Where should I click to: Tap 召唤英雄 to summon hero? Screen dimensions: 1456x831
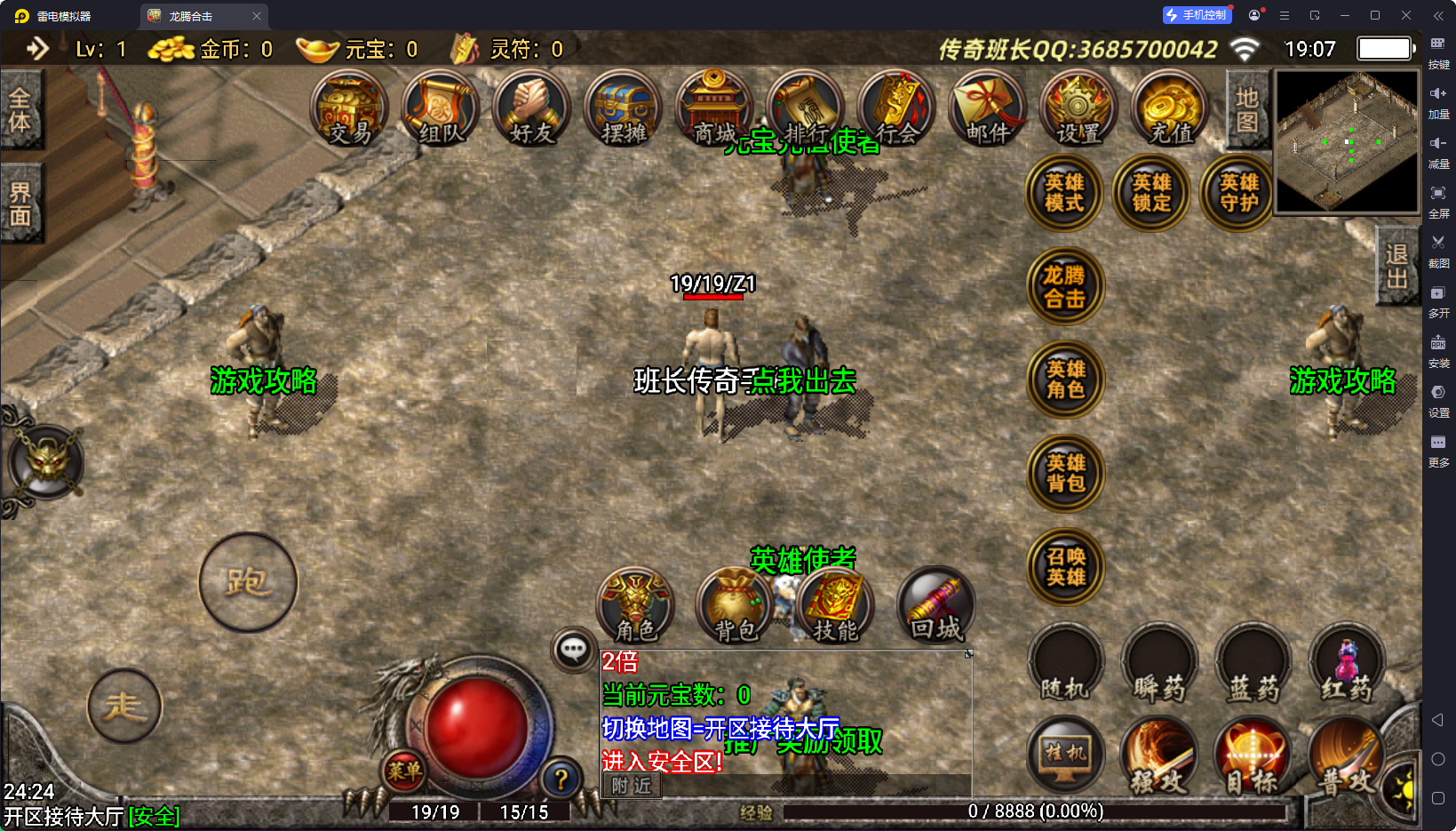click(x=1064, y=569)
